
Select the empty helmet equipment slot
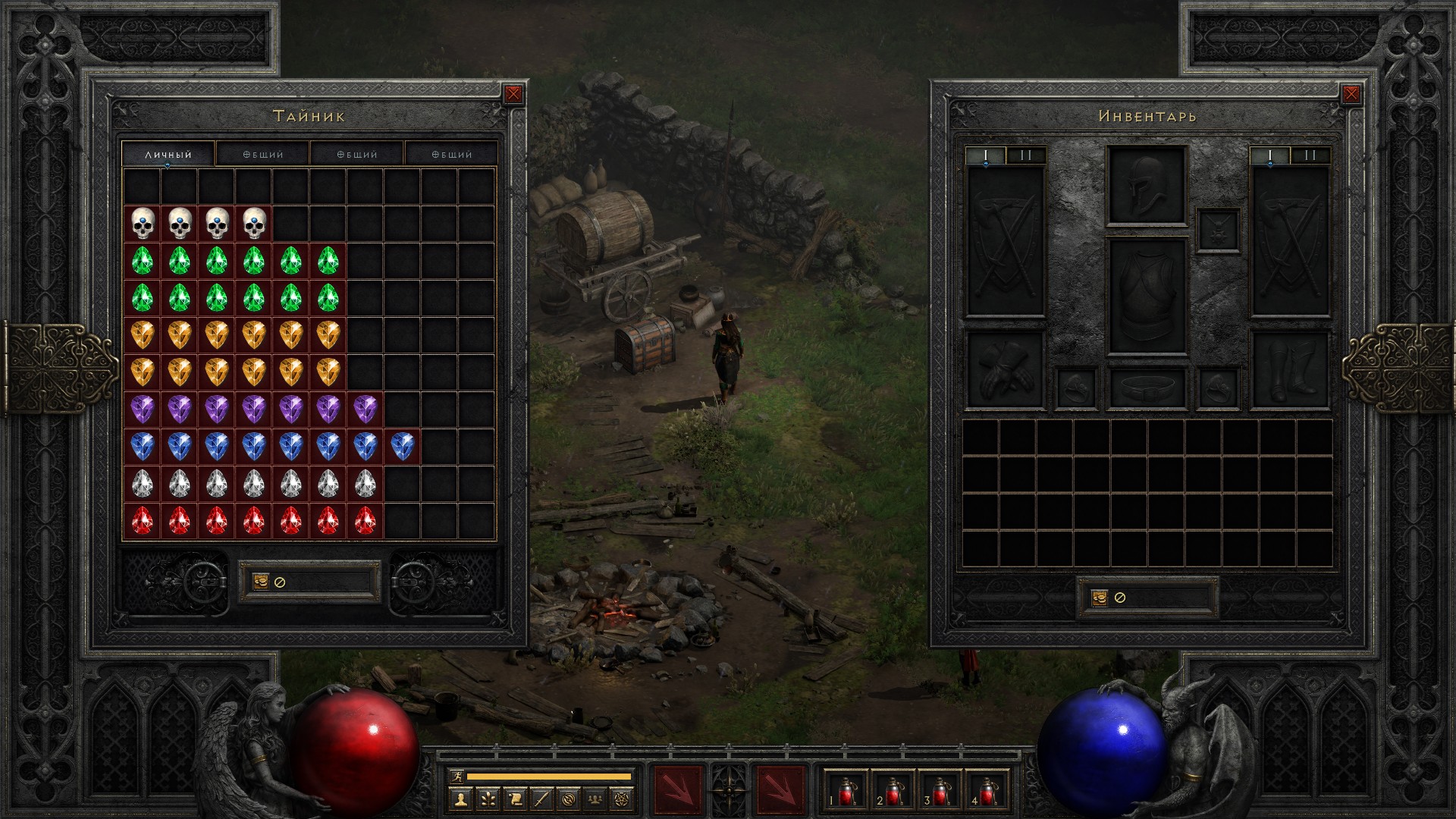[x=1147, y=186]
